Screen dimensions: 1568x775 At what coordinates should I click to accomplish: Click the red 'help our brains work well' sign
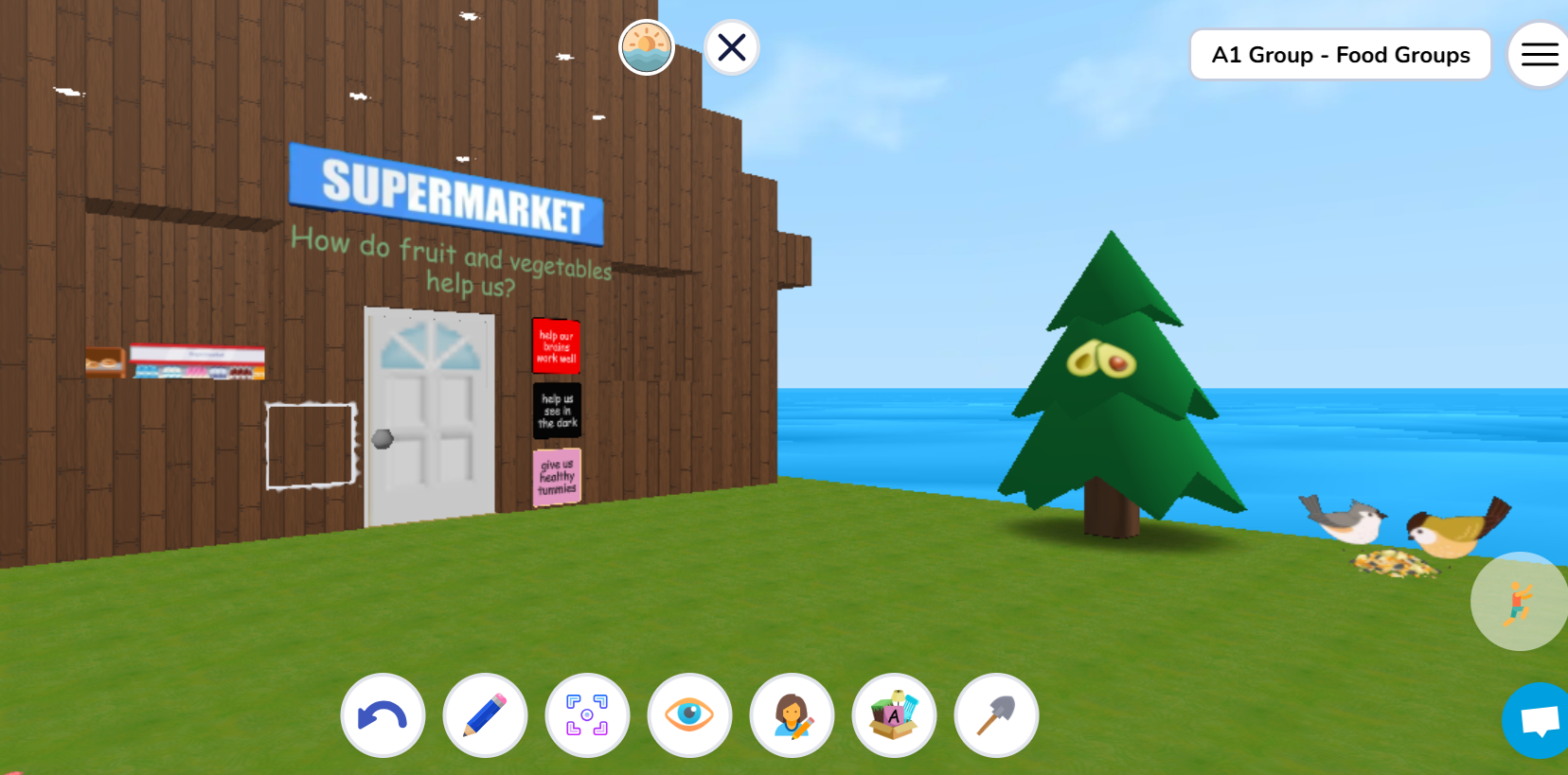[x=556, y=346]
